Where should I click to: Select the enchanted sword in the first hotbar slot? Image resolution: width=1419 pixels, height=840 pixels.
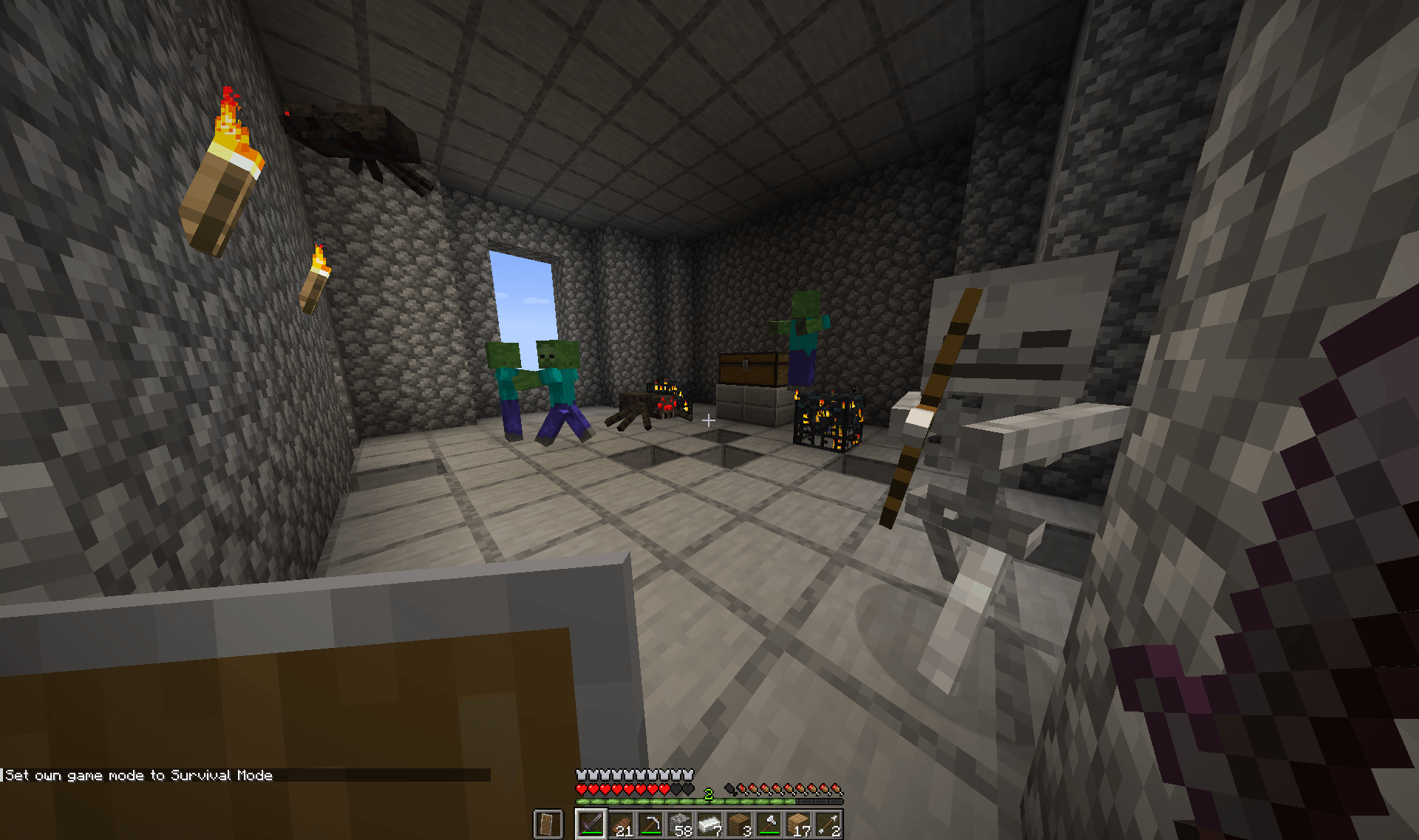coord(591,822)
